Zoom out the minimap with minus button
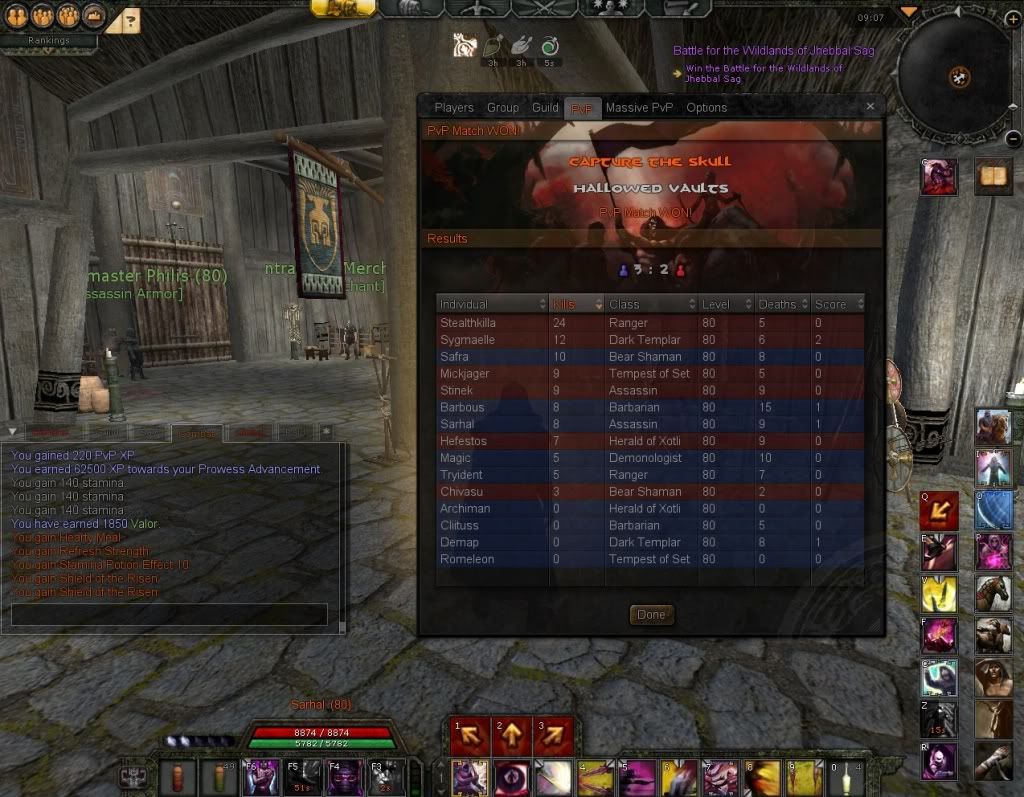 tap(1013, 140)
